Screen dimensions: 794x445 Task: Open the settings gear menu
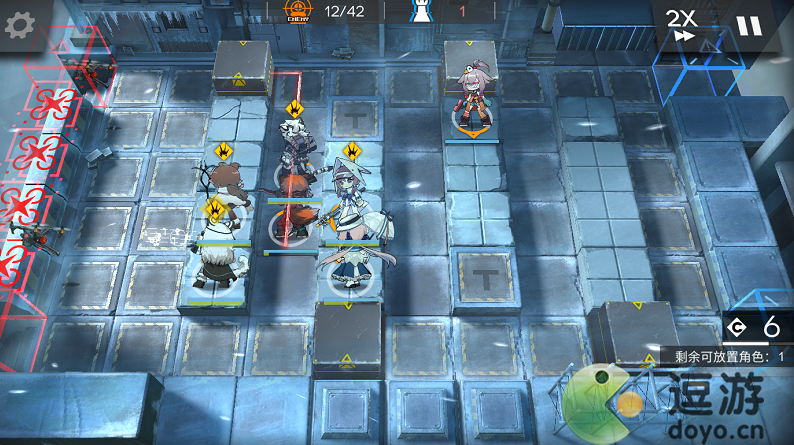[20, 25]
